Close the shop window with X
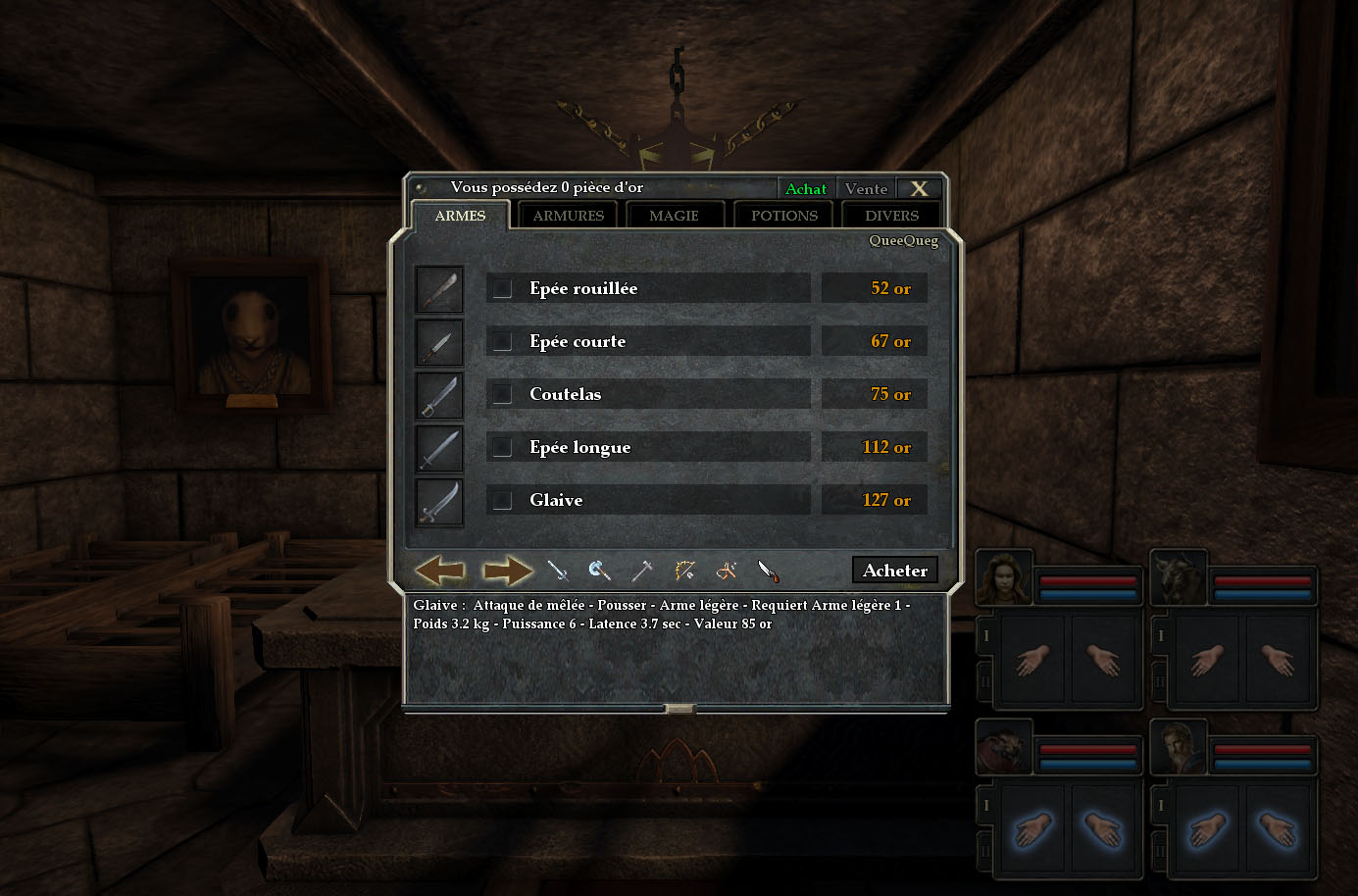Image resolution: width=1358 pixels, height=896 pixels. tap(919, 188)
